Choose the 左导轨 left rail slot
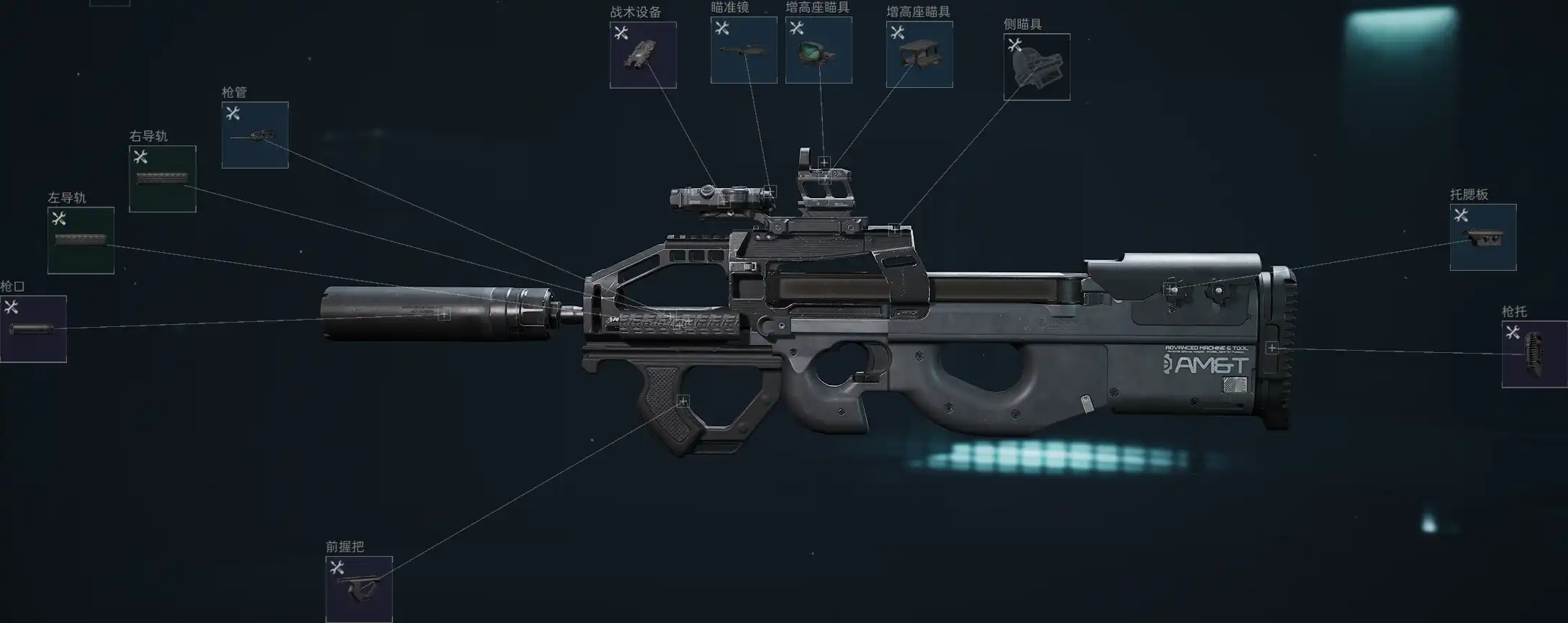Screen dimensions: 1568x623 (81, 240)
